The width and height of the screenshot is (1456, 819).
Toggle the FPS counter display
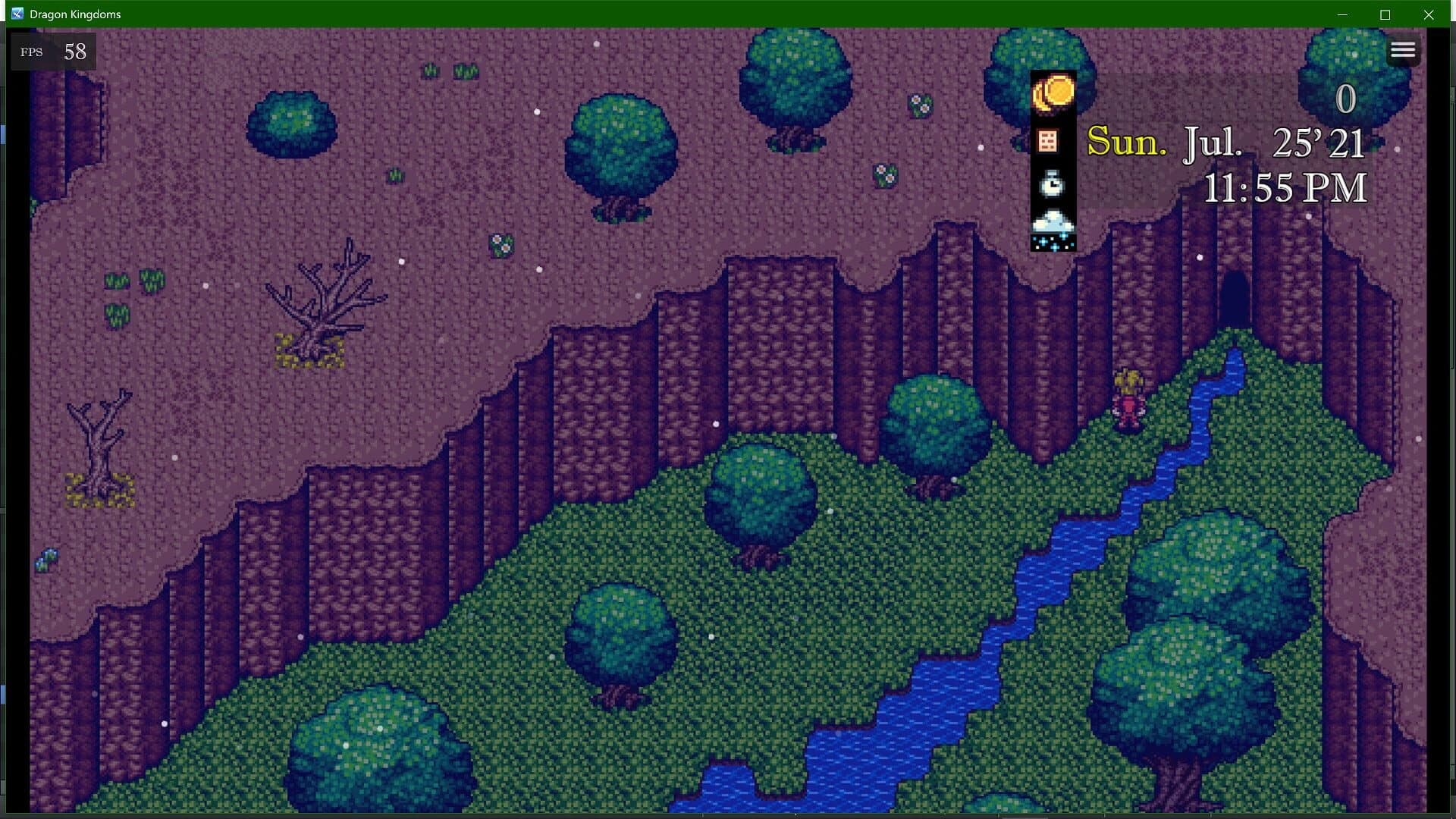coord(52,52)
